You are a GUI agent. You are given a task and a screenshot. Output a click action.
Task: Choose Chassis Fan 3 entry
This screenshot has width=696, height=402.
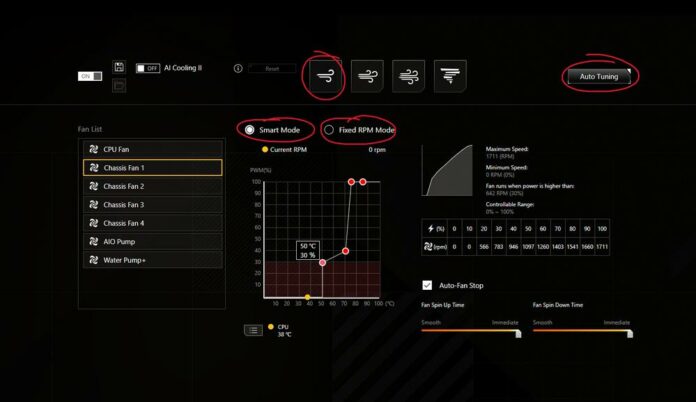(x=152, y=205)
